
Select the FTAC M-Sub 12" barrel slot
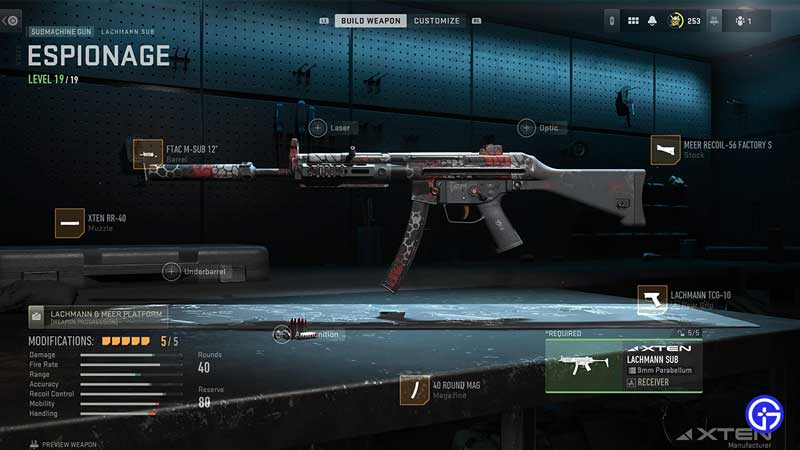[148, 154]
